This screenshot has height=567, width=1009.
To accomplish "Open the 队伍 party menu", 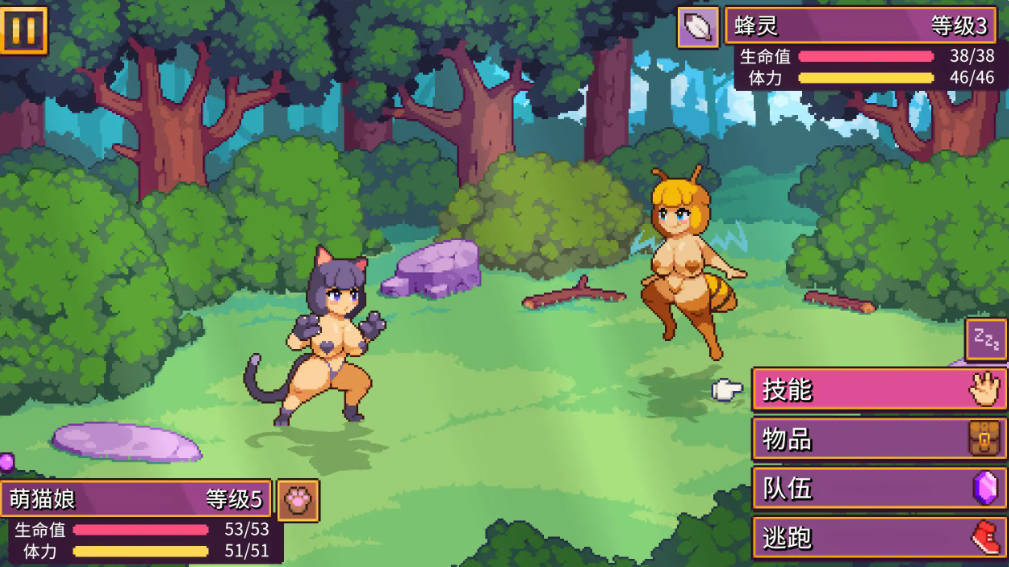I will (x=878, y=488).
